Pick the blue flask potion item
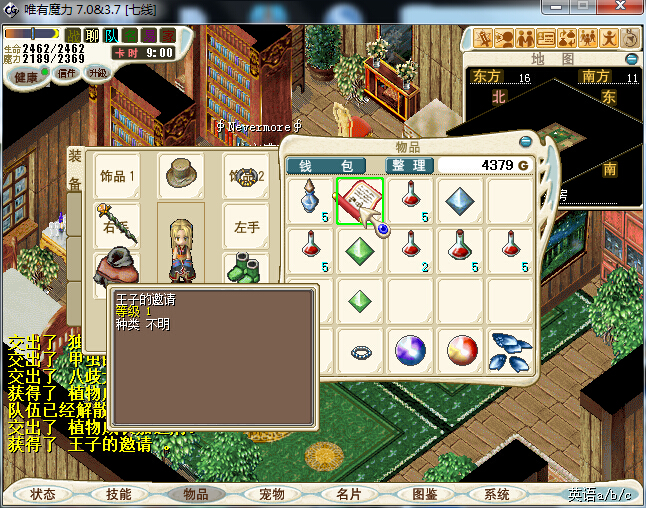The height and width of the screenshot is (508, 646). pos(310,200)
